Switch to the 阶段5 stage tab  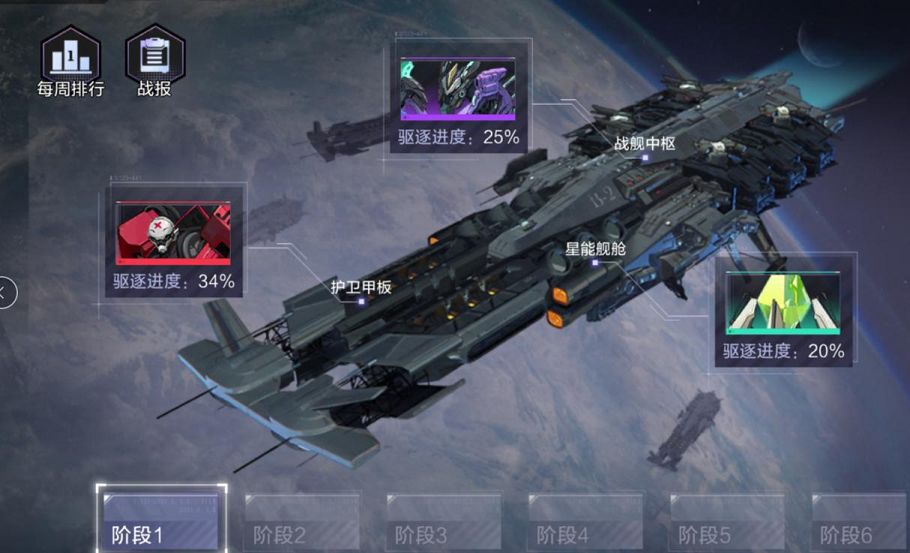tap(727, 522)
